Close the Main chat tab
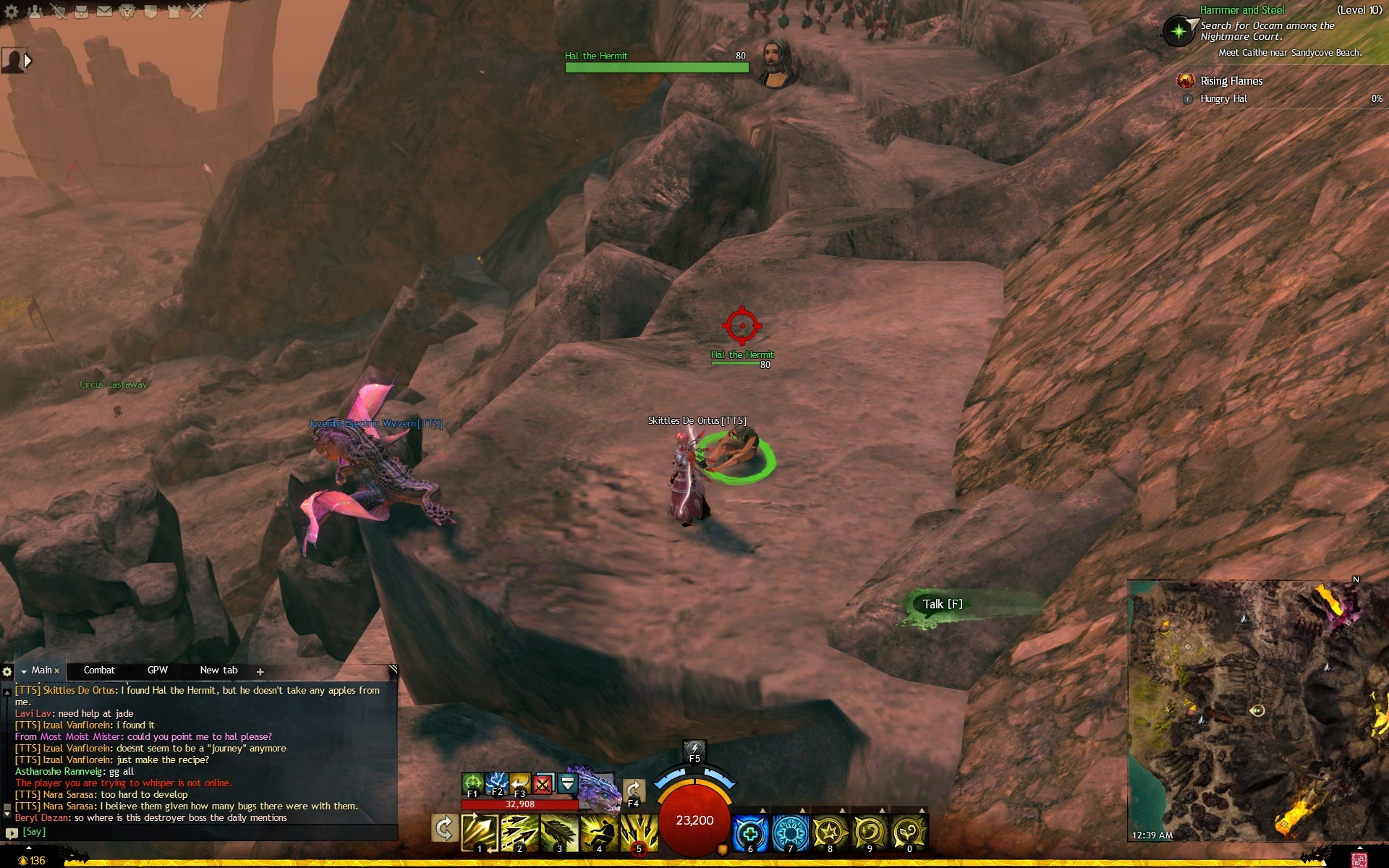The height and width of the screenshot is (868, 1389). click(57, 671)
